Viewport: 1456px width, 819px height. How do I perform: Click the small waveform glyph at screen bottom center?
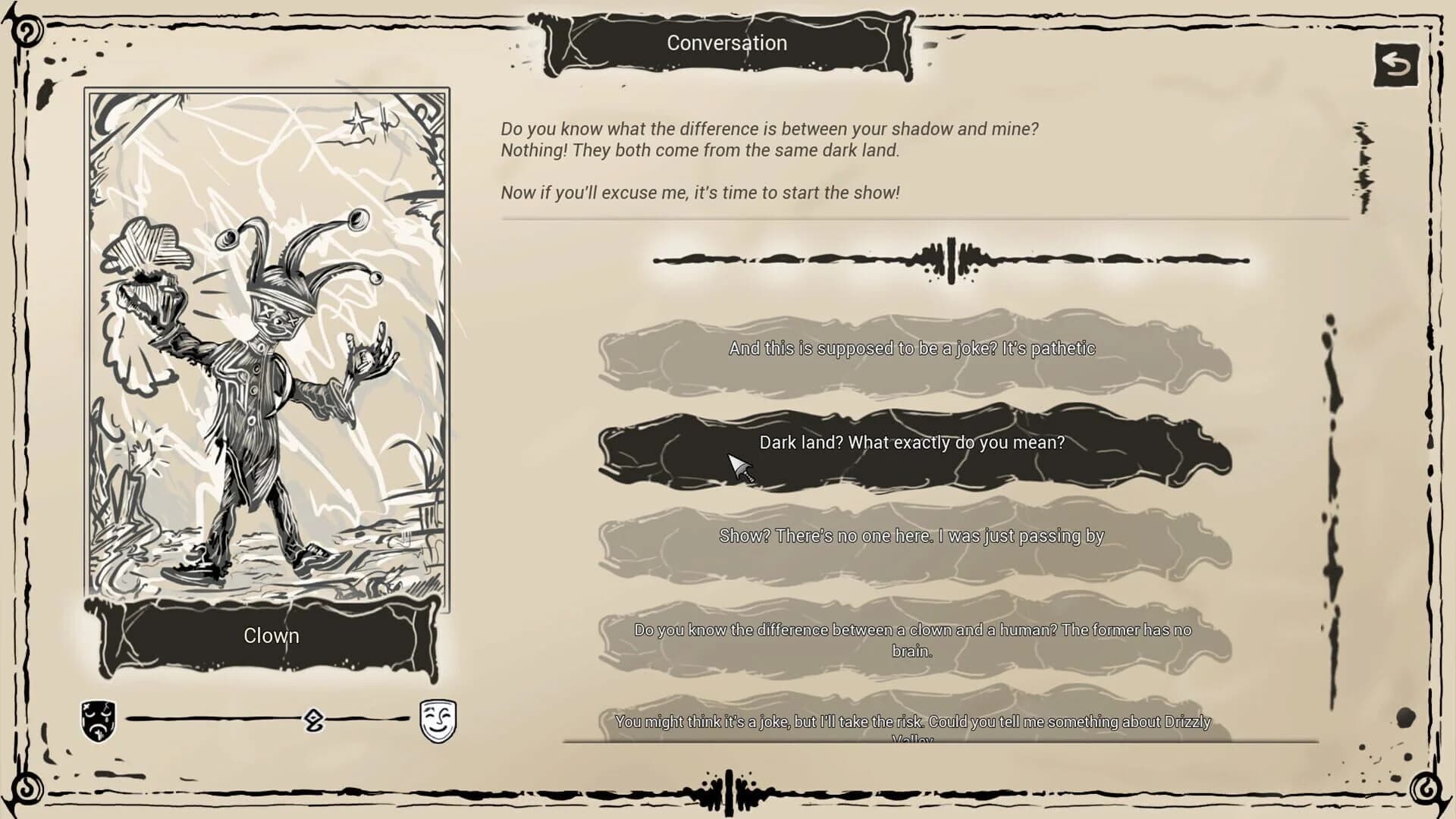coord(730,789)
